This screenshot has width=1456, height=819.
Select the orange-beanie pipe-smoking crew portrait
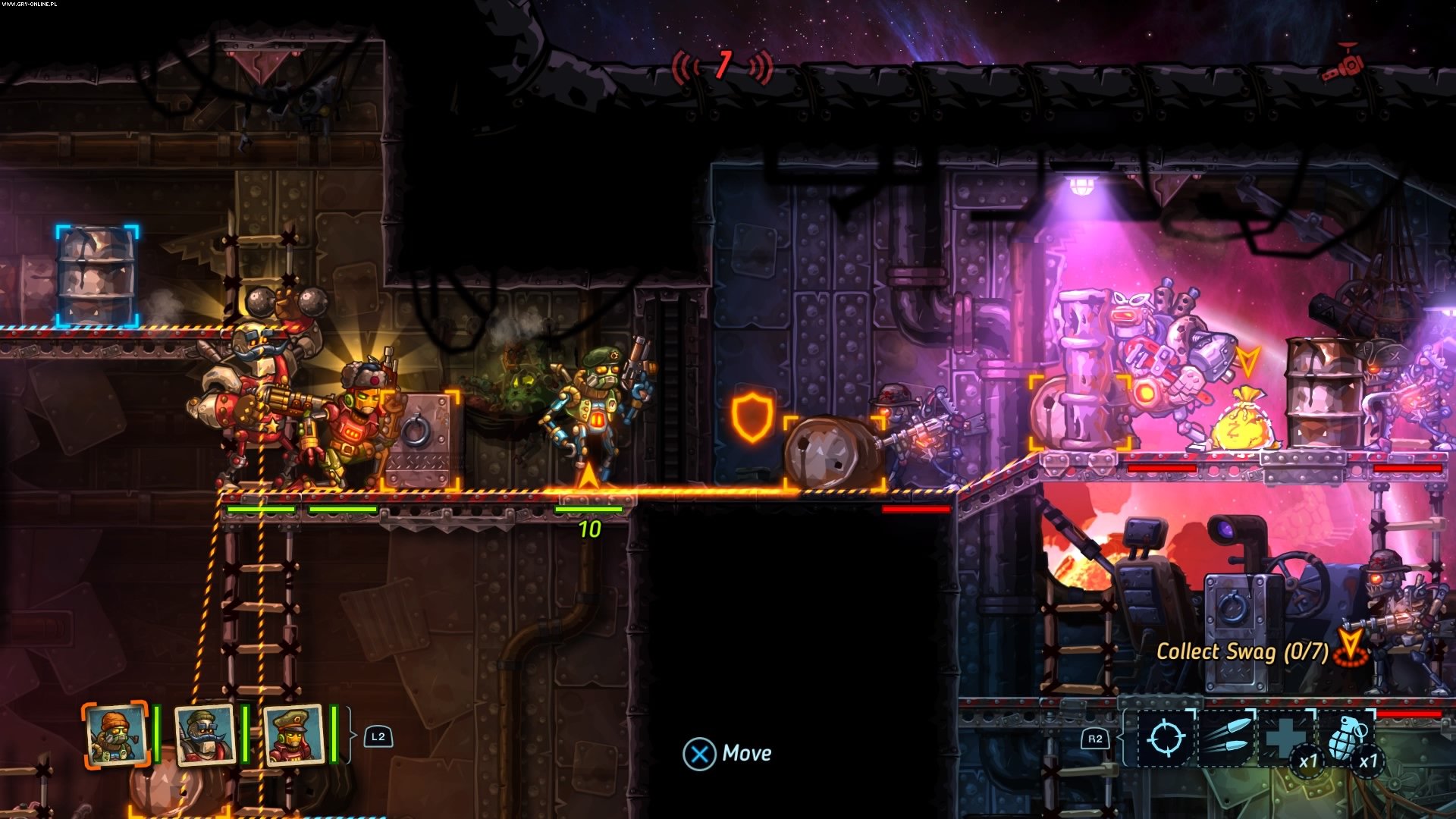pos(115,734)
